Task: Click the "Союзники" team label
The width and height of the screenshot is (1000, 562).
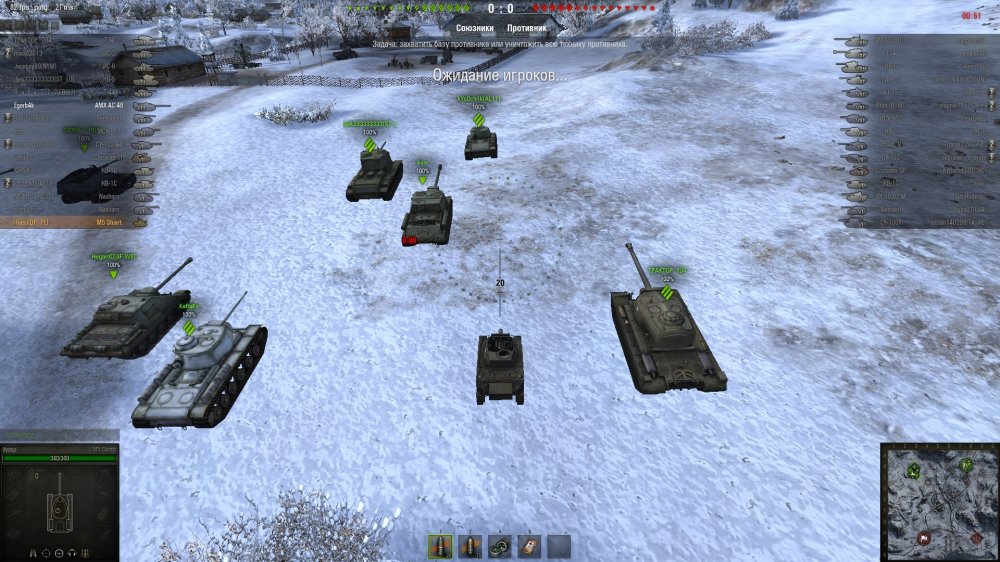Action: (474, 28)
